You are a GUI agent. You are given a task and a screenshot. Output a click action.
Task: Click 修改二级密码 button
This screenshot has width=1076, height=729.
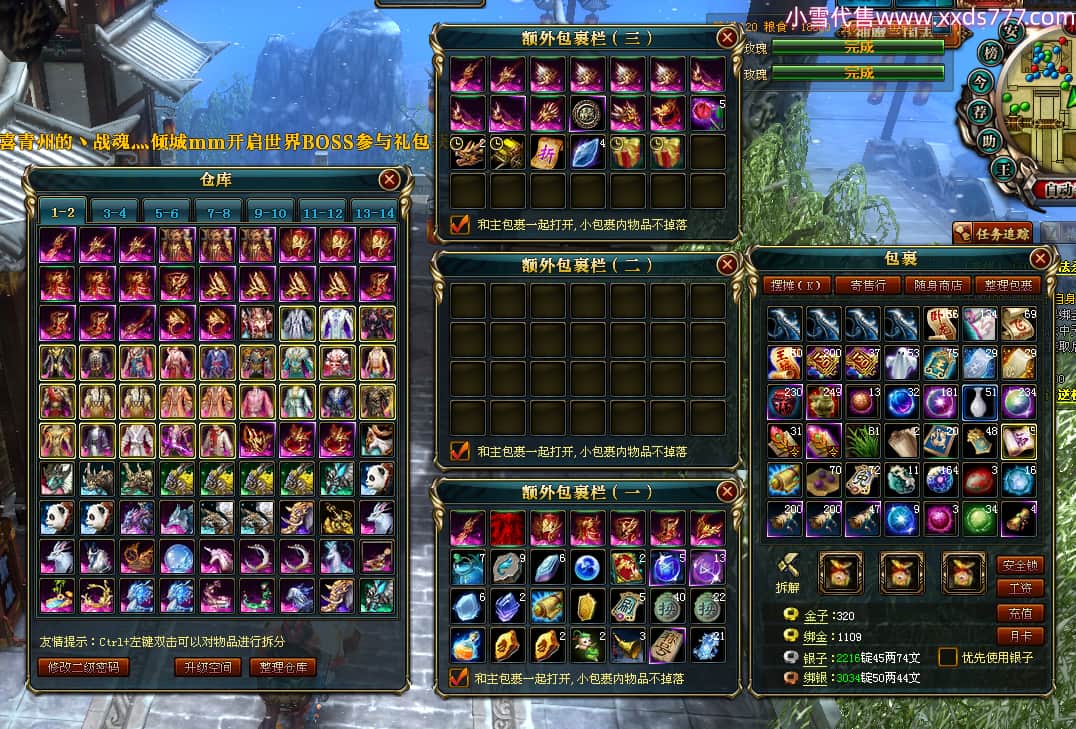[84, 667]
